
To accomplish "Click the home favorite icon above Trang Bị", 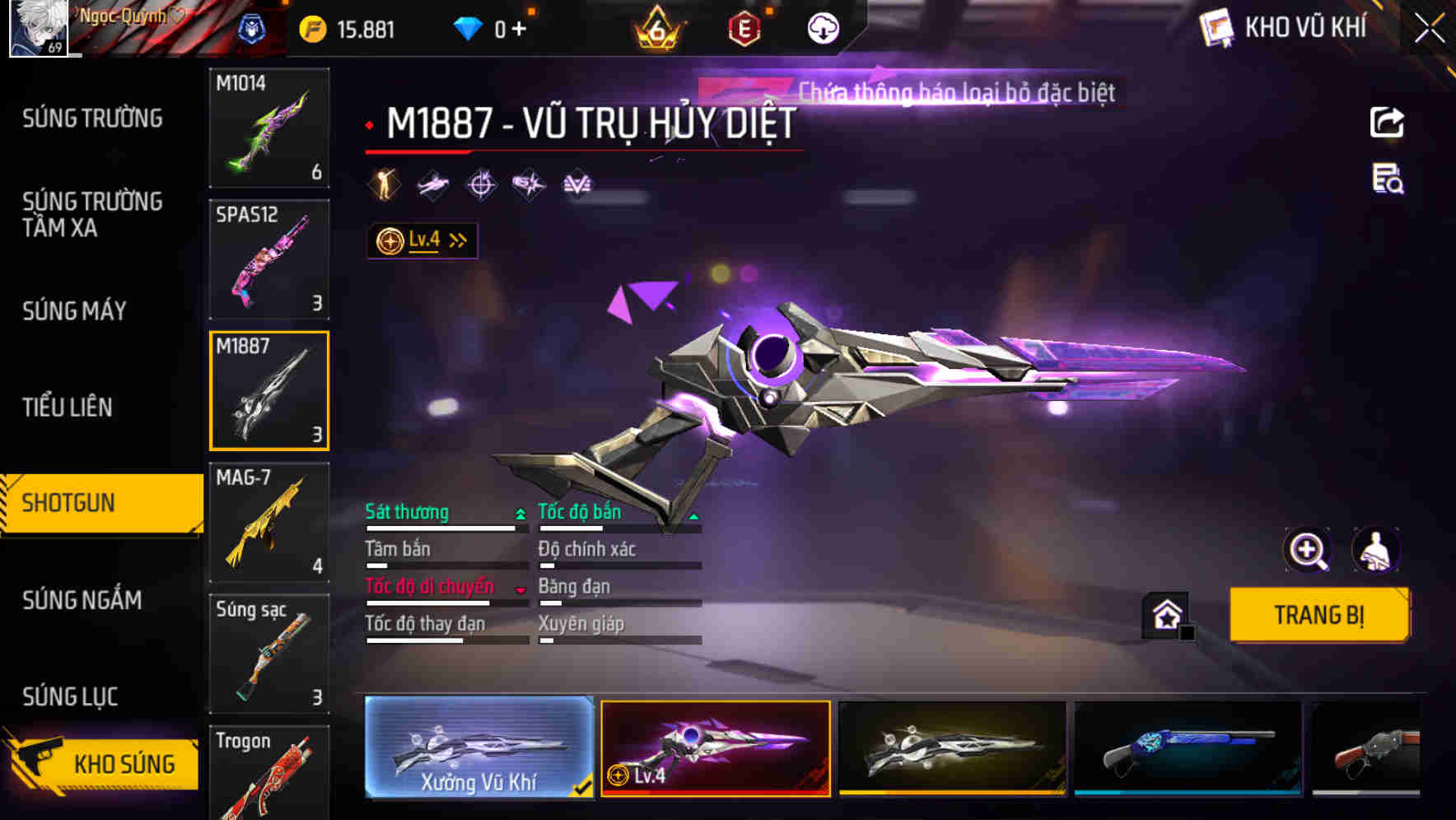I will [1164, 613].
